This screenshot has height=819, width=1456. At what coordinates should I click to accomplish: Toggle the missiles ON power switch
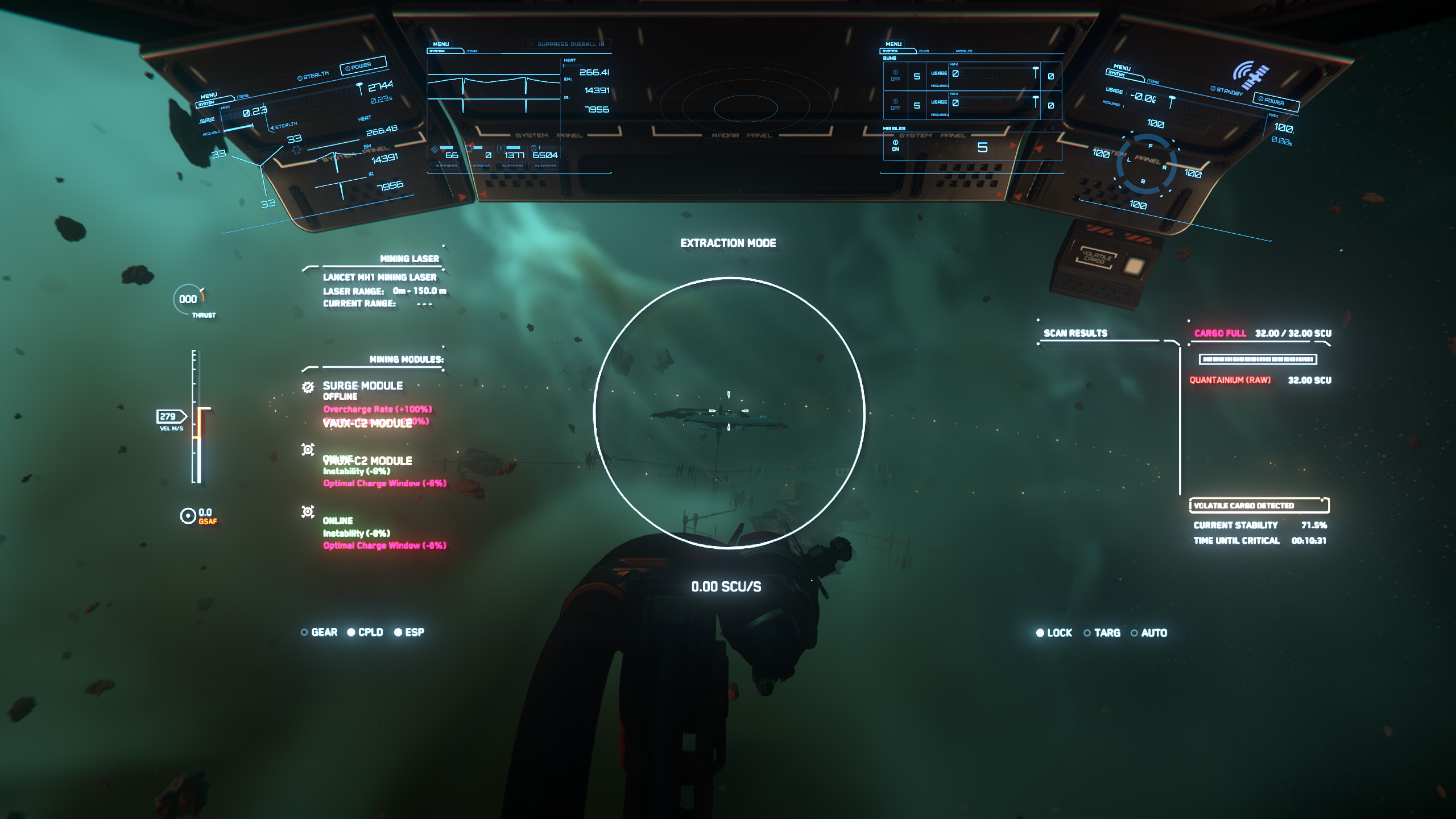pyautogui.click(x=895, y=146)
